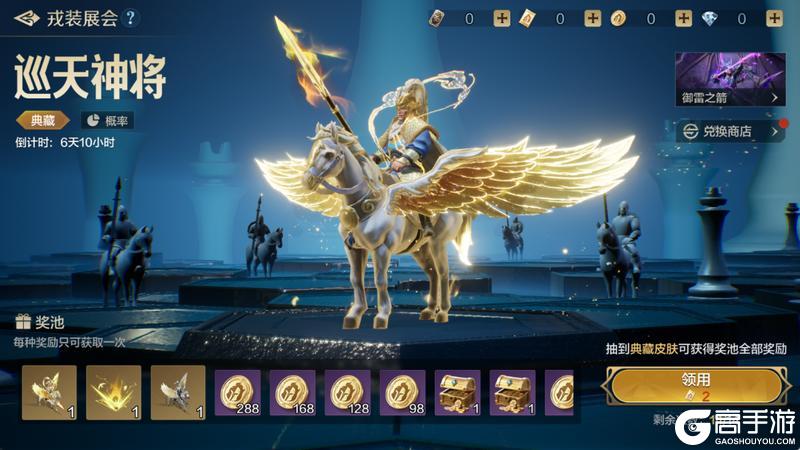Screen dimensions: 800x450
Task: Select the 288 coin reward
Action: click(238, 392)
